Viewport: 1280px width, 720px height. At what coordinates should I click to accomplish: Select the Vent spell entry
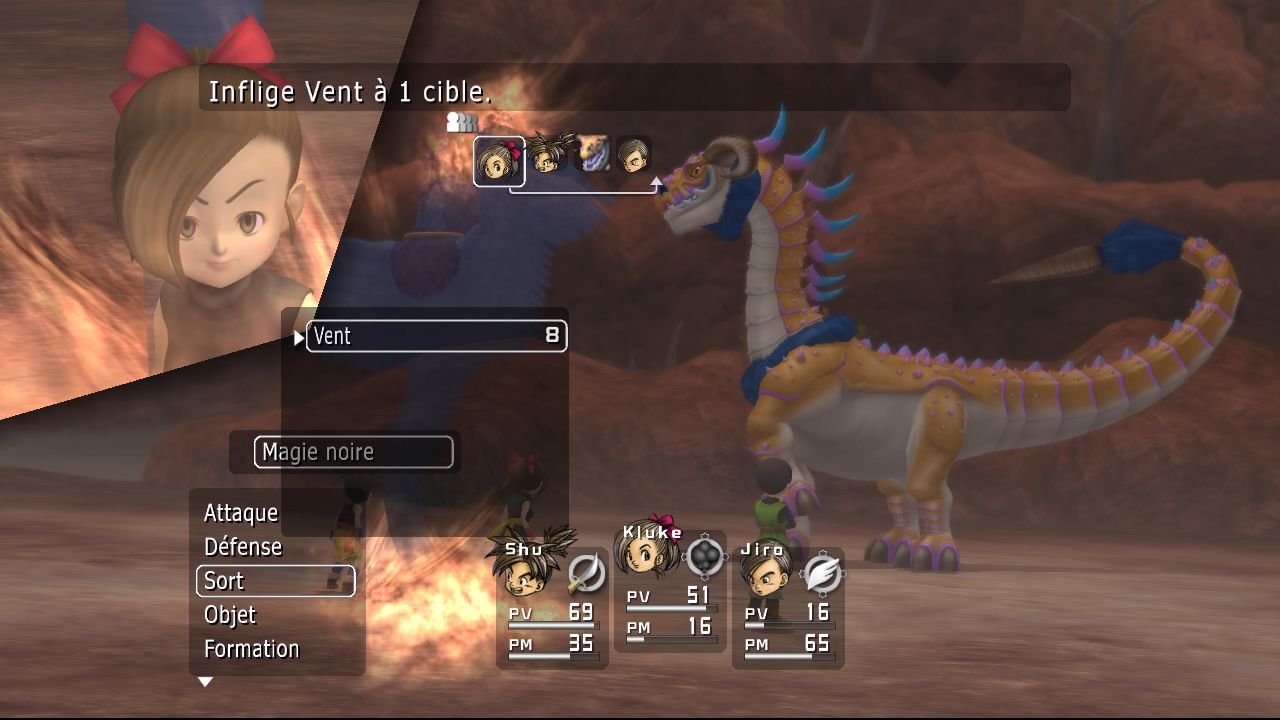pyautogui.click(x=436, y=336)
